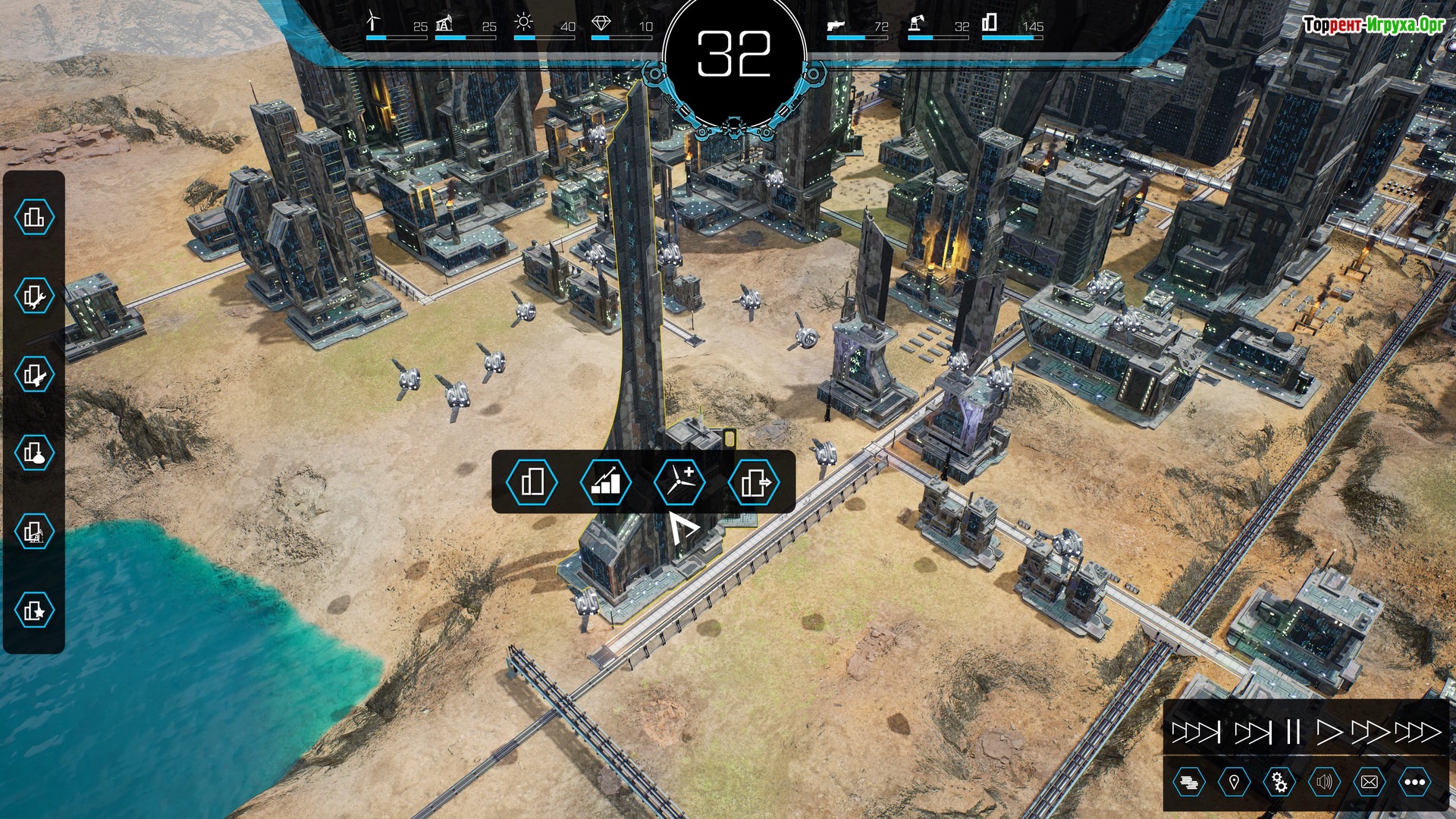Pause the game simulation
The height and width of the screenshot is (819, 1456).
tap(1293, 732)
